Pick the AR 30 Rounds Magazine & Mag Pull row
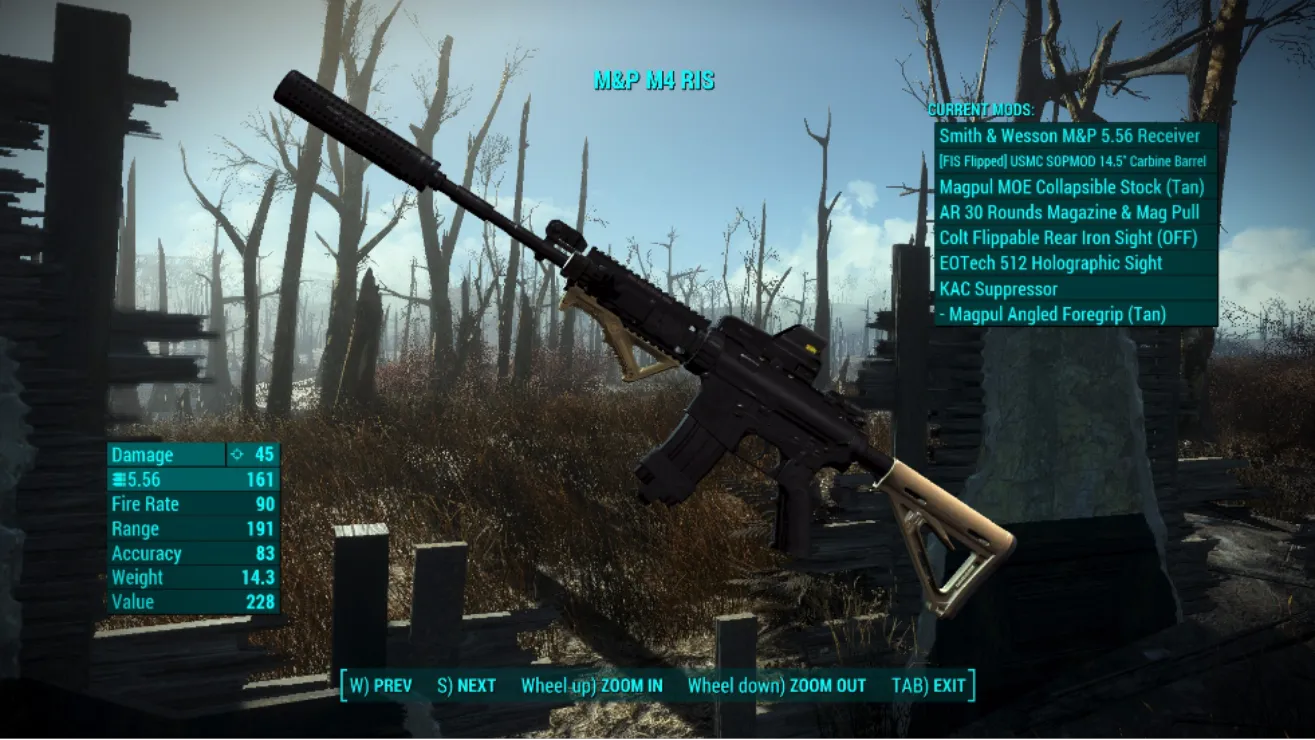Viewport: 1315px width, 740px height. (x=1075, y=212)
